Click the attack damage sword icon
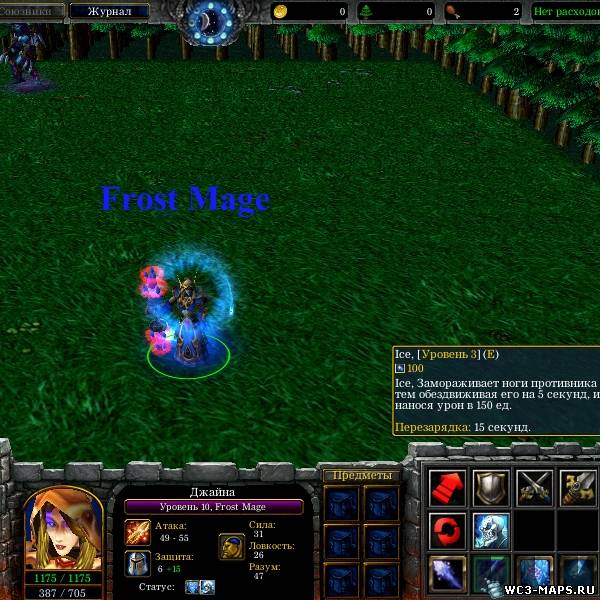The image size is (600, 600). pyautogui.click(x=138, y=531)
